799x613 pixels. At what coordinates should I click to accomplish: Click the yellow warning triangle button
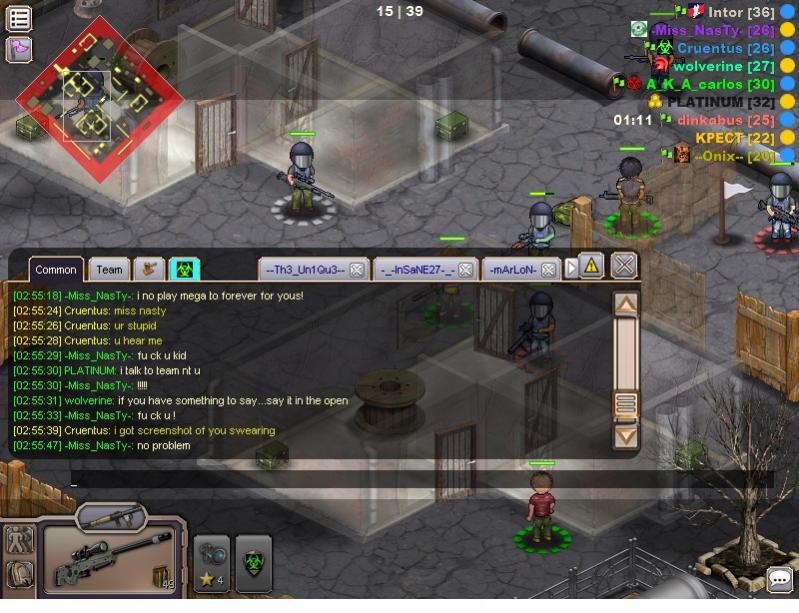[591, 266]
